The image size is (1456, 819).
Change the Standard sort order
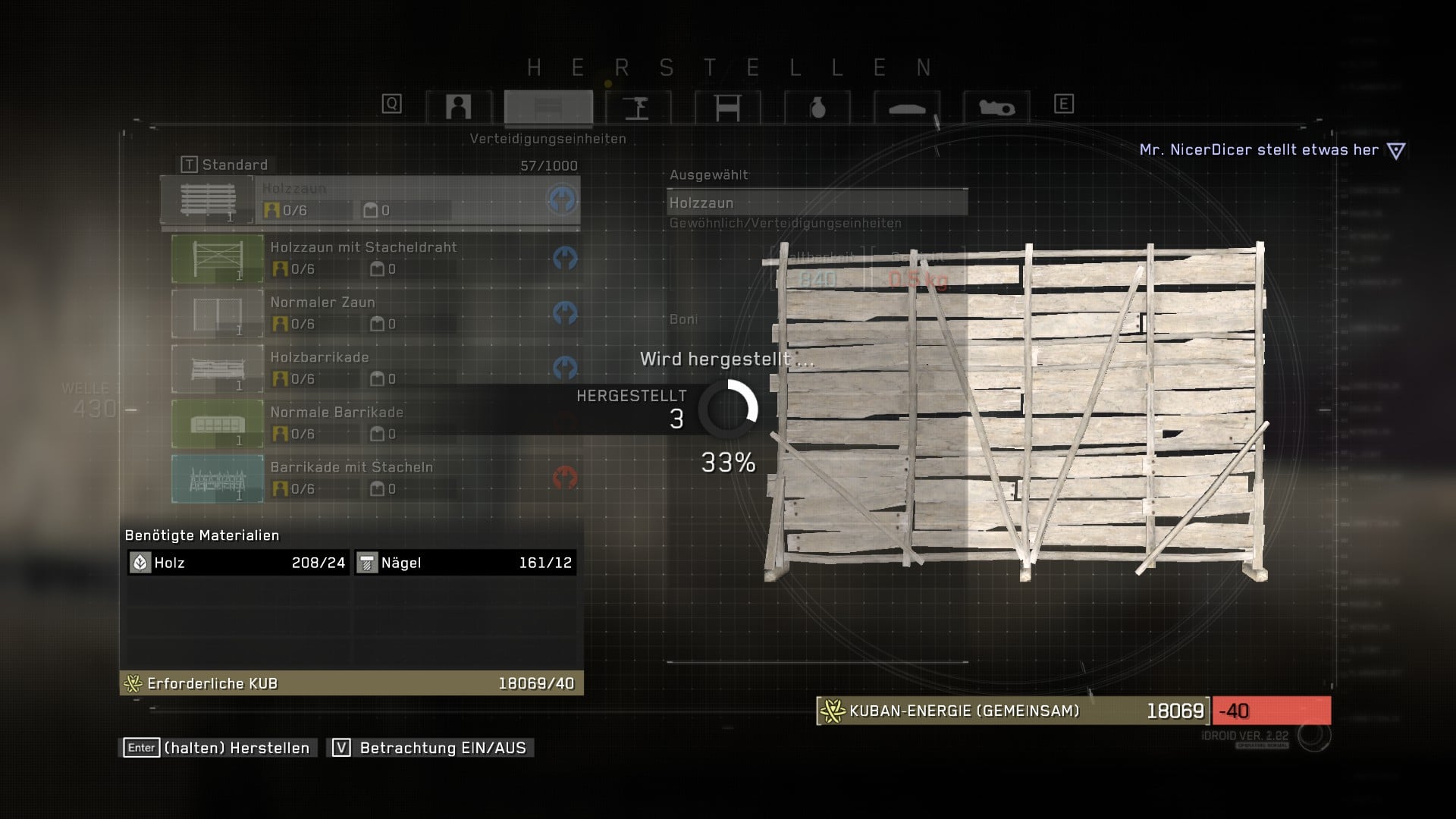224,165
